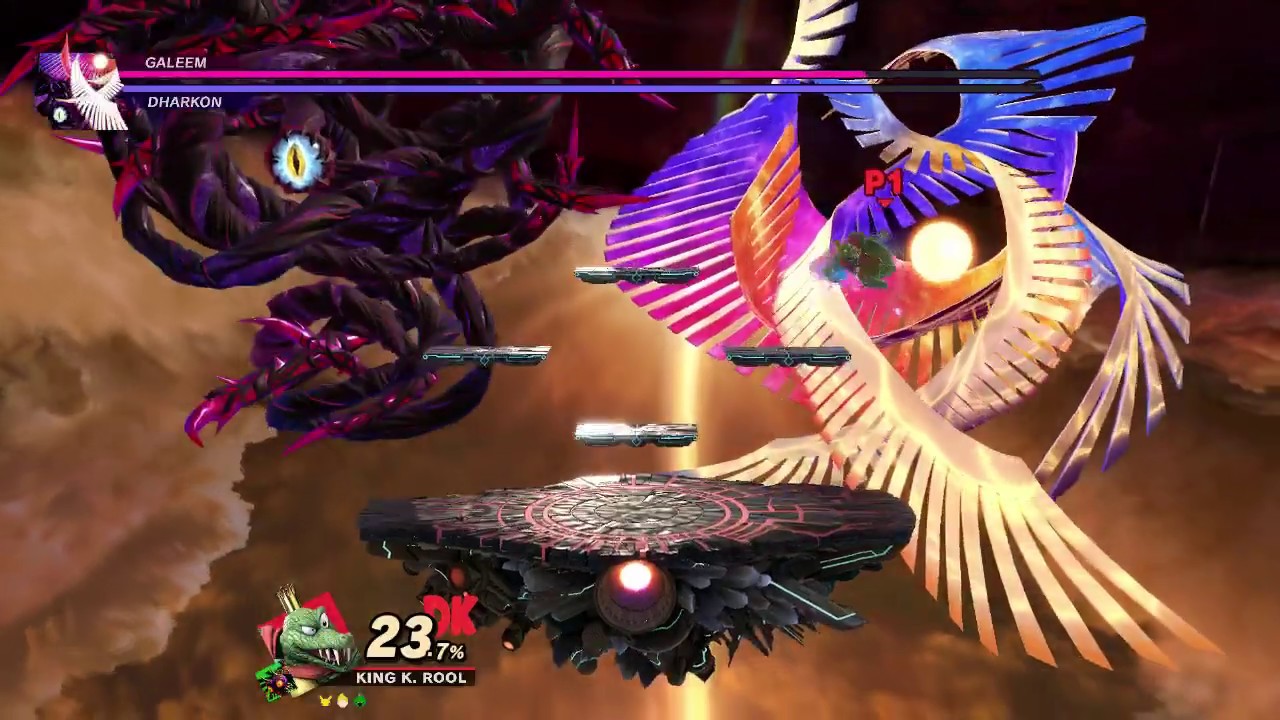This screenshot has height=720, width=1280.
Task: Select the middle blonde spirit icon
Action: click(342, 701)
